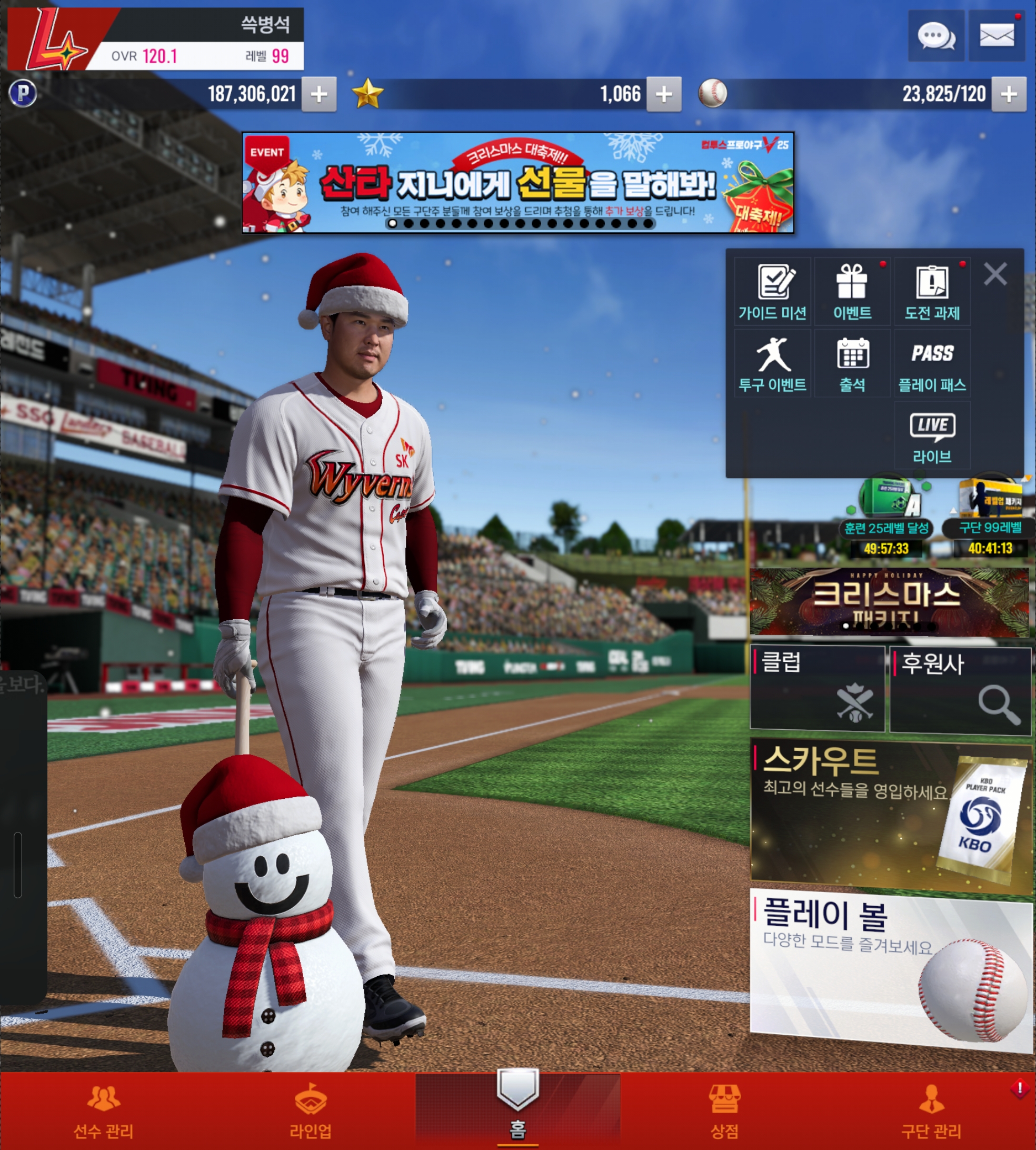Recharge baseball stamina with plus button
The width and height of the screenshot is (1036, 1150).
(1009, 94)
